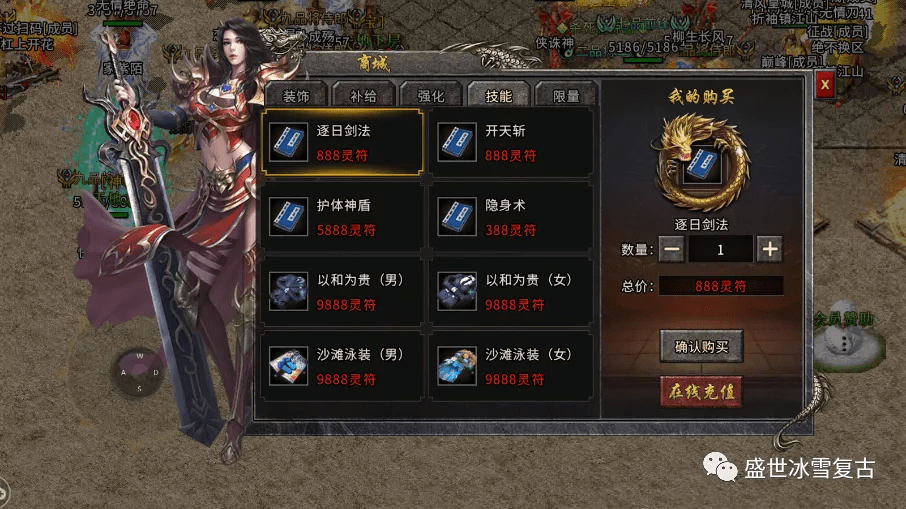Open the 补给 shop tab
Image resolution: width=906 pixels, height=509 pixels.
[x=363, y=96]
